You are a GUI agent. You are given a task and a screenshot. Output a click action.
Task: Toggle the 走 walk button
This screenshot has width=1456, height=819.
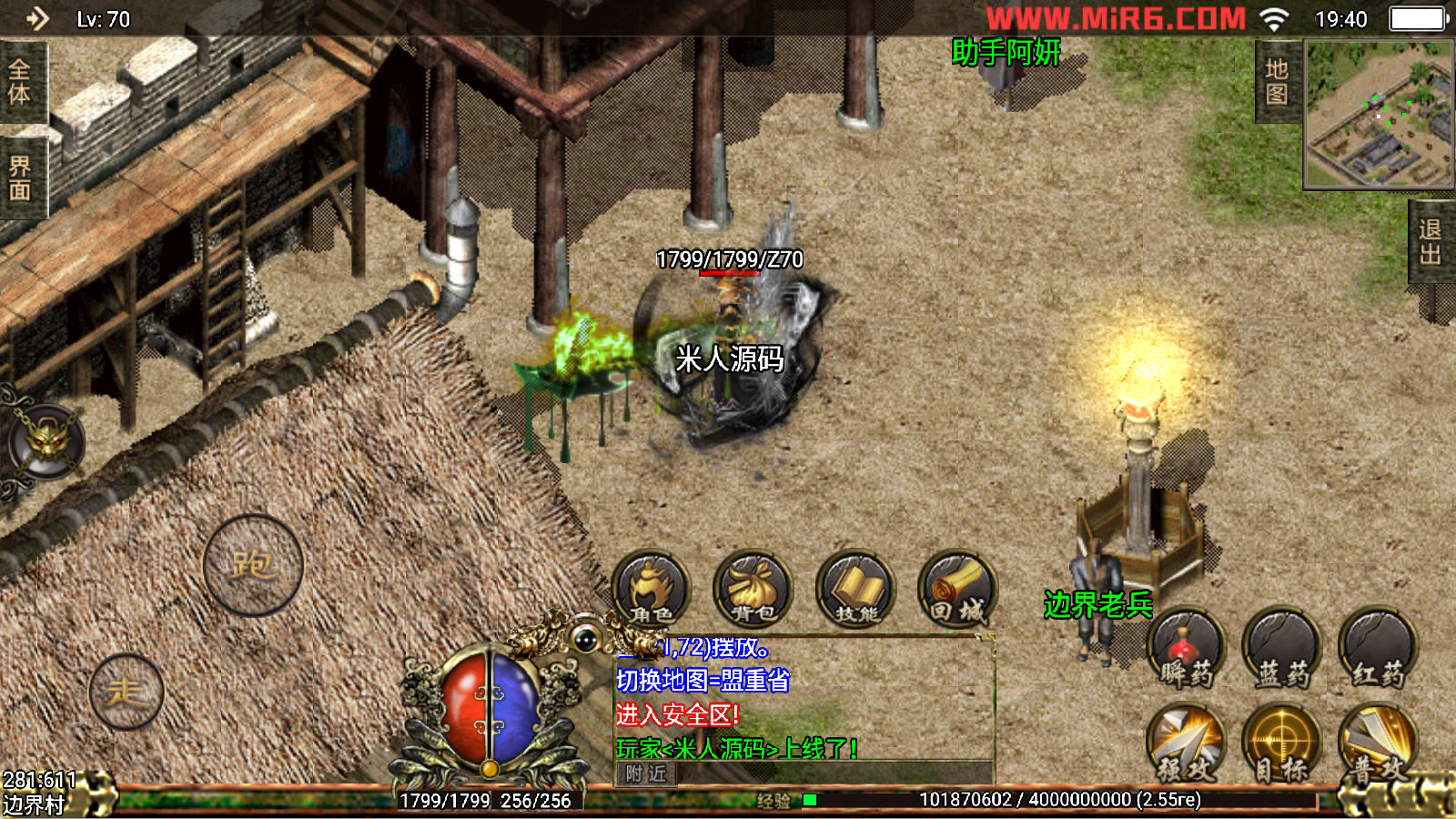point(126,692)
